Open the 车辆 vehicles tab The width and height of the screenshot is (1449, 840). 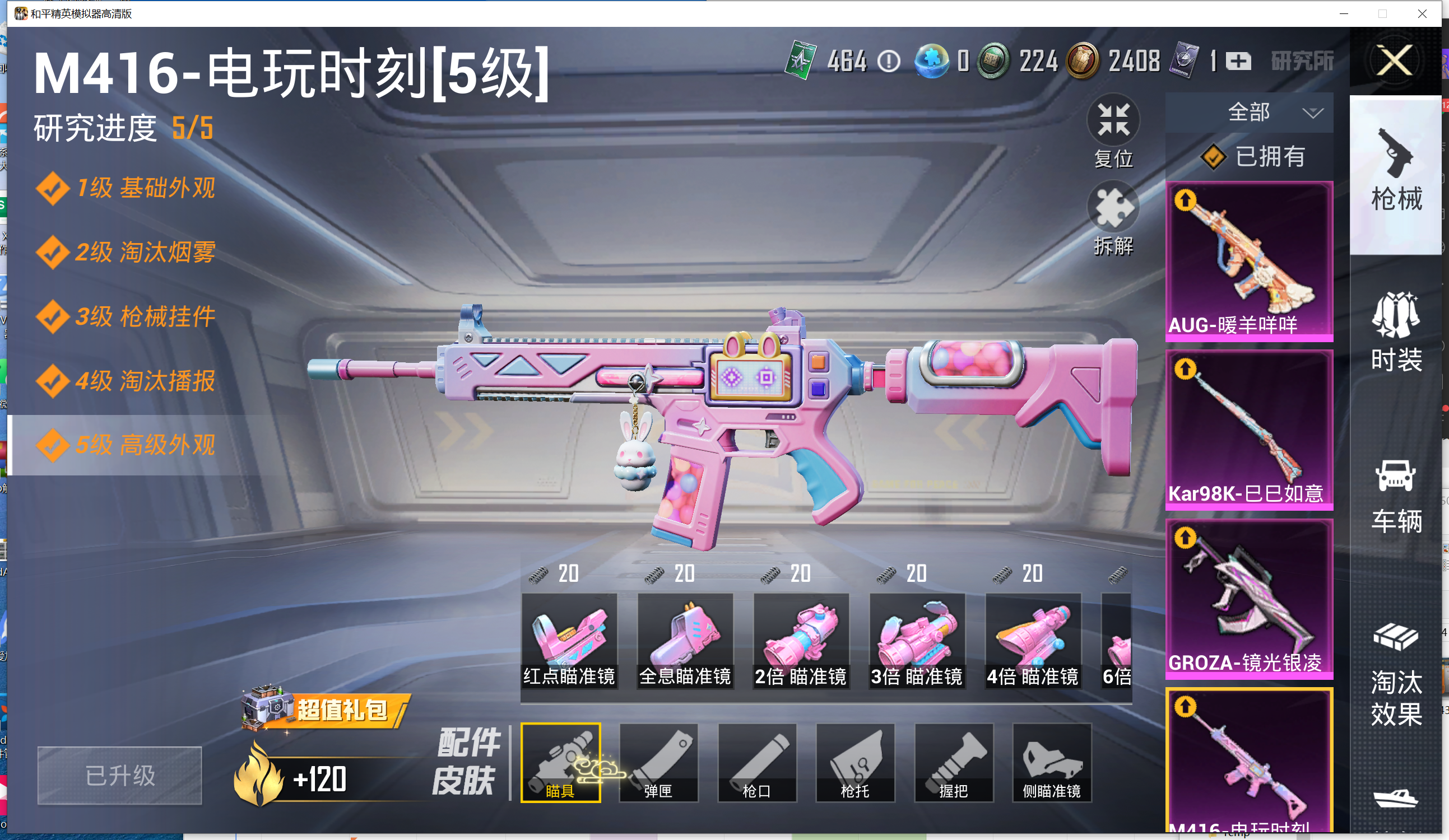click(x=1396, y=496)
